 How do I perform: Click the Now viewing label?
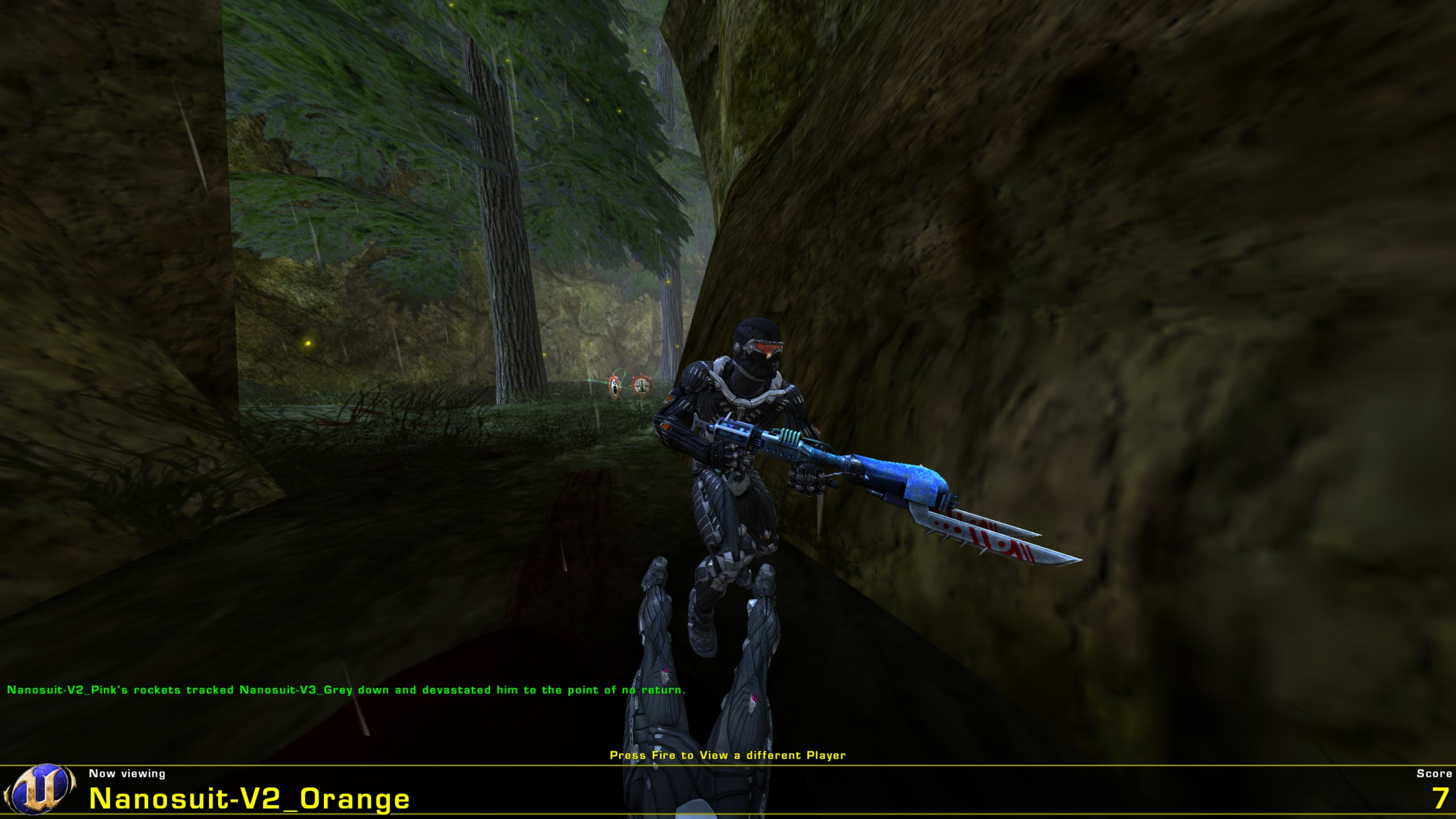[x=126, y=773]
